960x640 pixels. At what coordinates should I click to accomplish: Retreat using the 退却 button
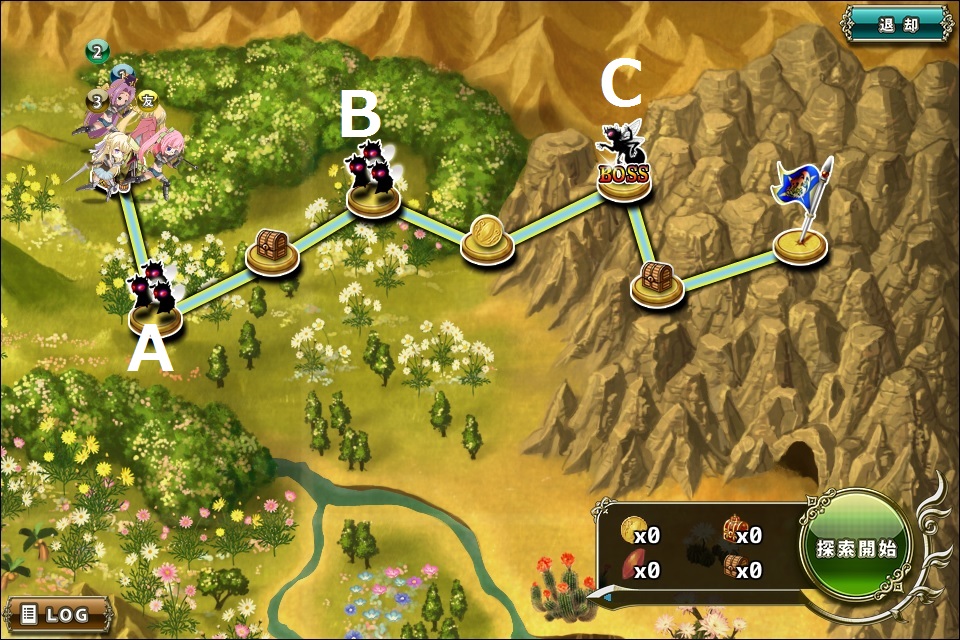click(x=897, y=24)
